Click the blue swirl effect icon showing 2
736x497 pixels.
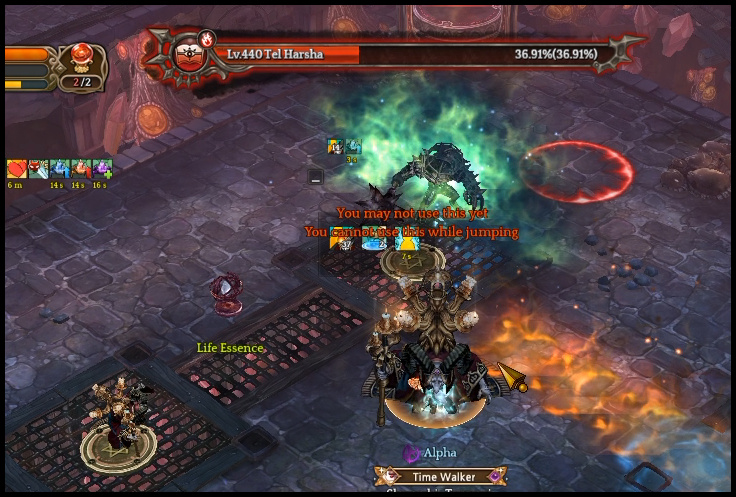(x=374, y=241)
